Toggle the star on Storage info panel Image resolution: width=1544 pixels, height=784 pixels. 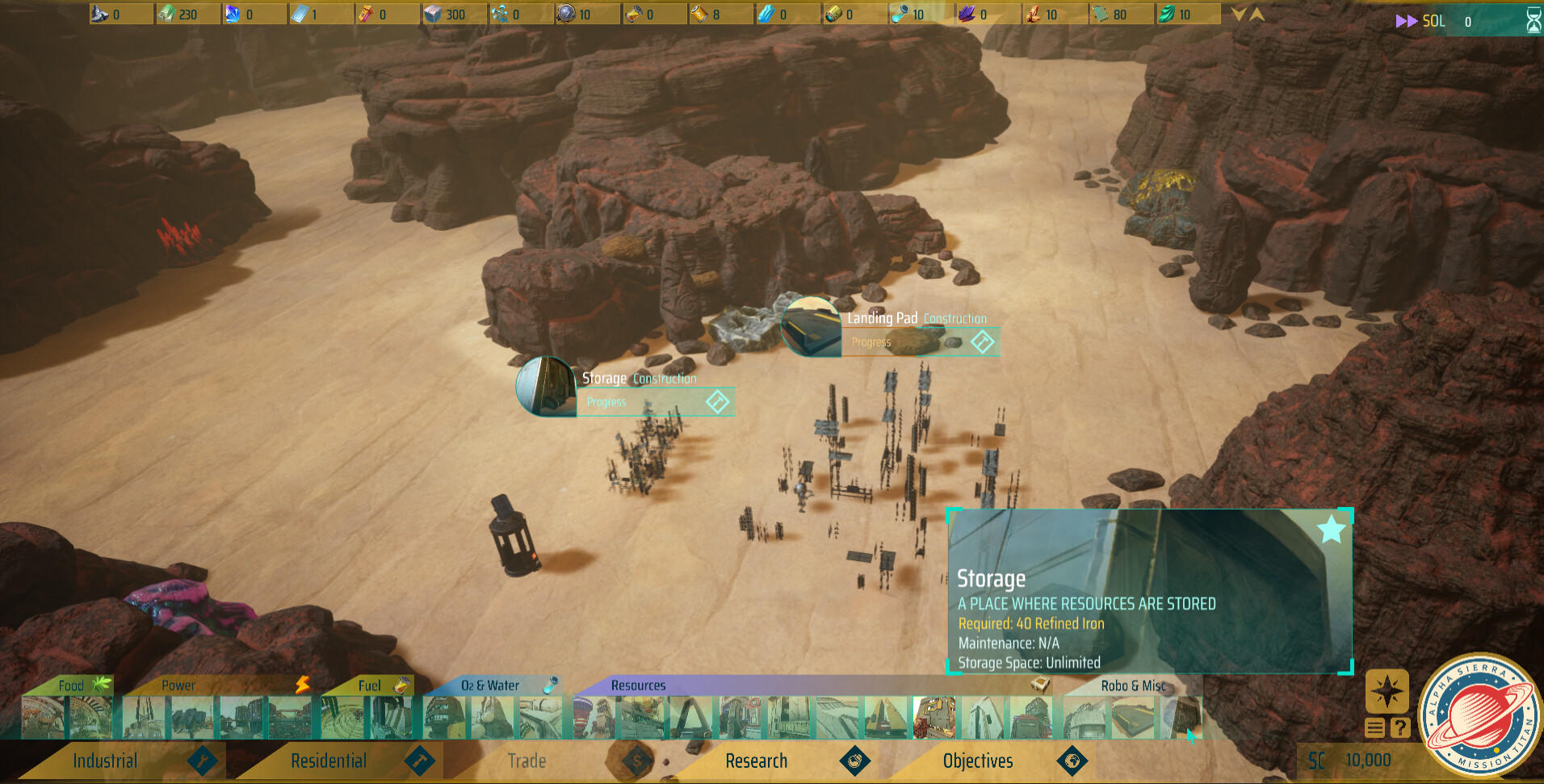click(1331, 530)
